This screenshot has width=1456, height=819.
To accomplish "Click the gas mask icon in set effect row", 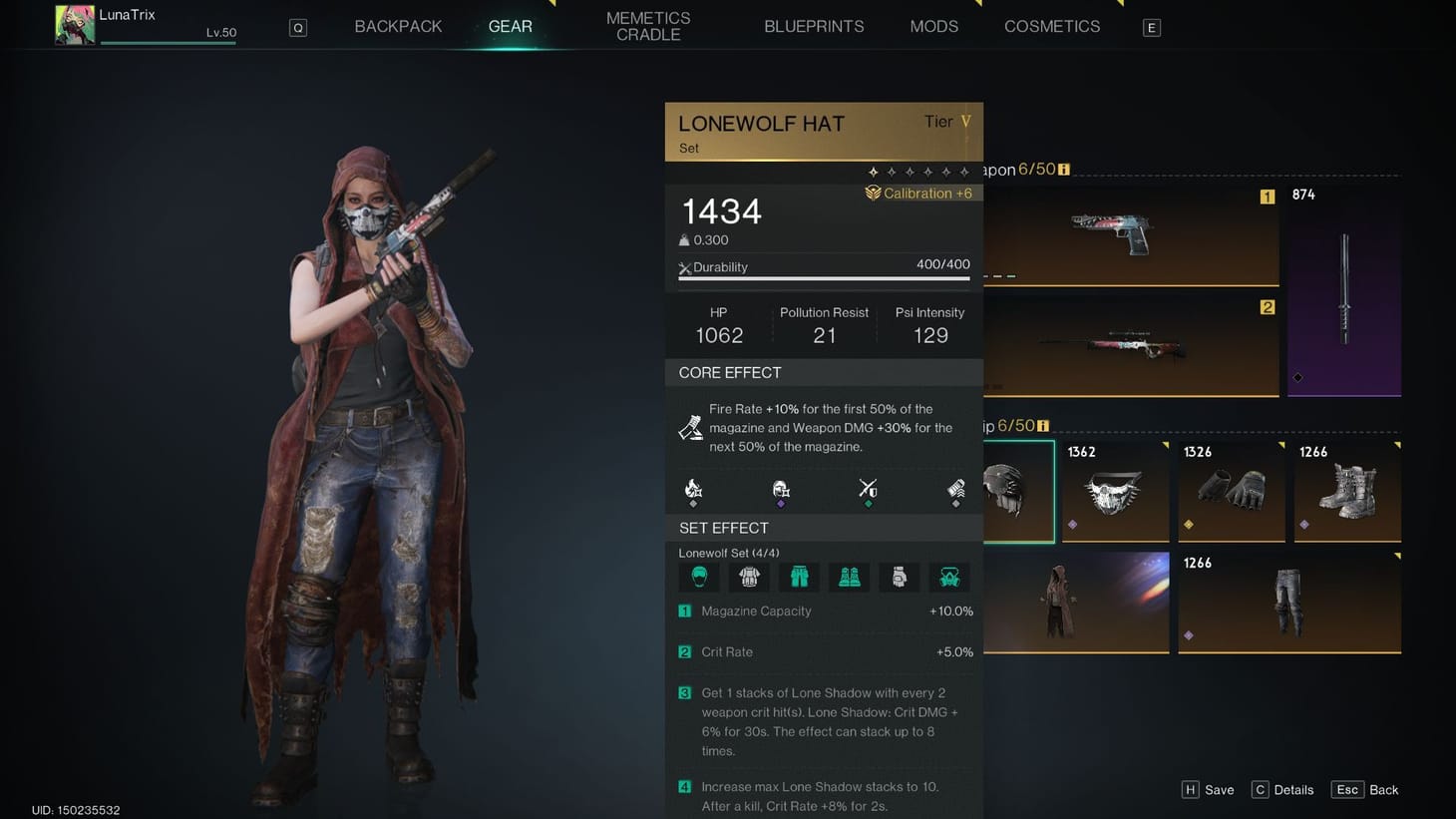I will pyautogui.click(x=948, y=577).
